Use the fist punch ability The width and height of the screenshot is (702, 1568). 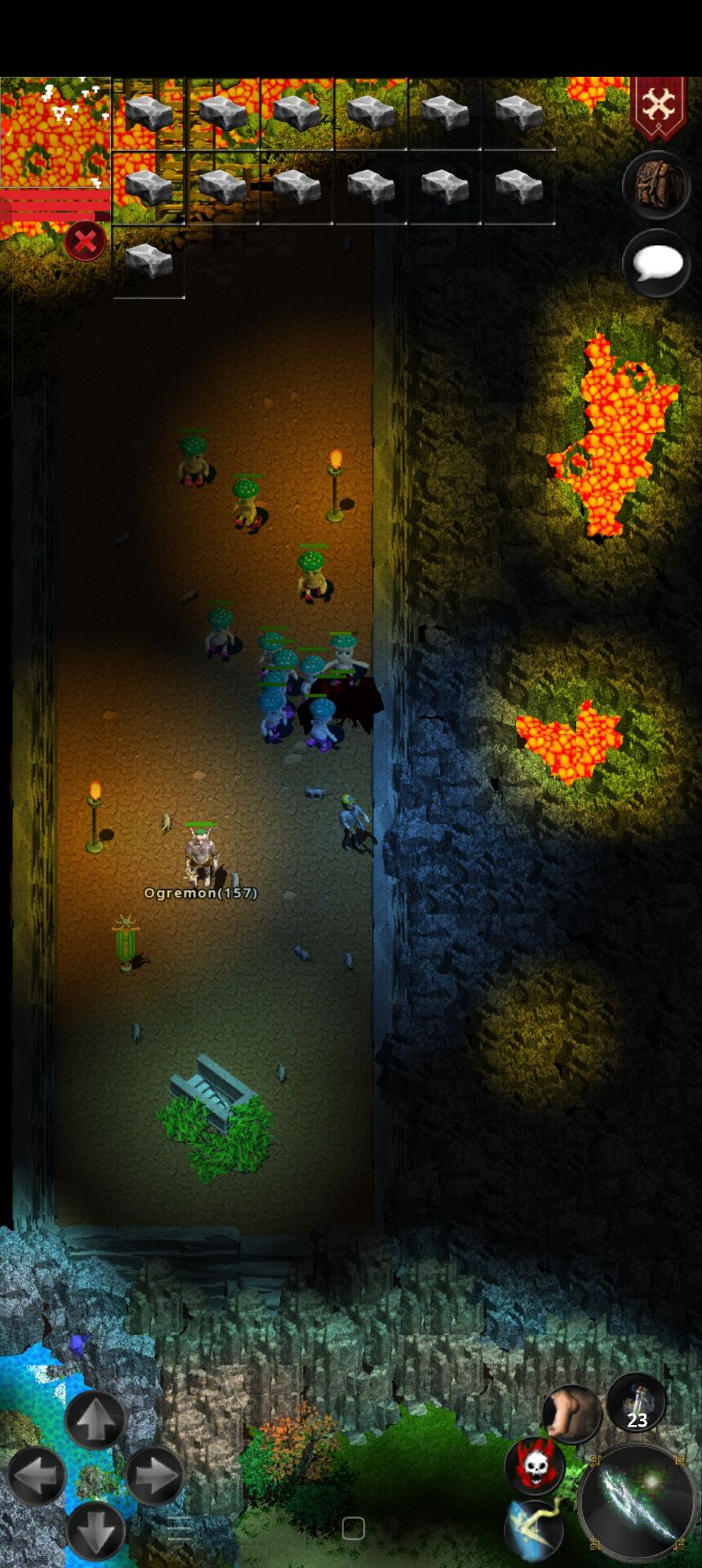point(572,1414)
